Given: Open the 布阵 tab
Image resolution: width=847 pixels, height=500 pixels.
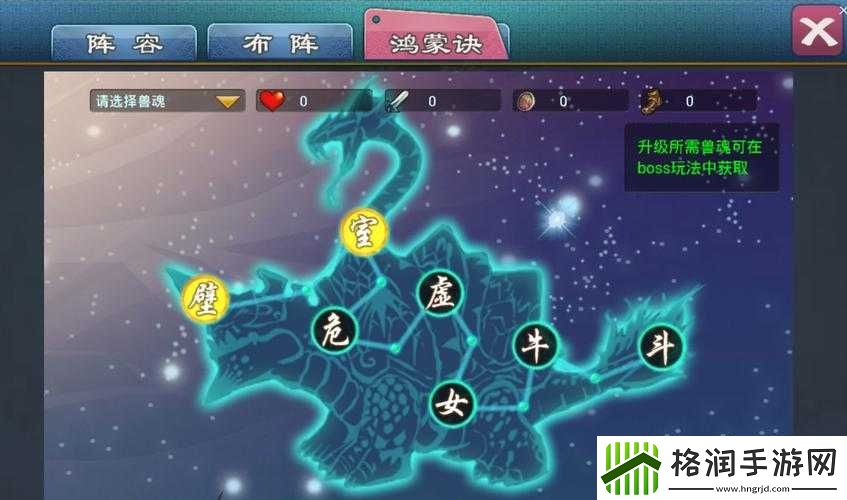Looking at the screenshot, I should coord(279,43).
